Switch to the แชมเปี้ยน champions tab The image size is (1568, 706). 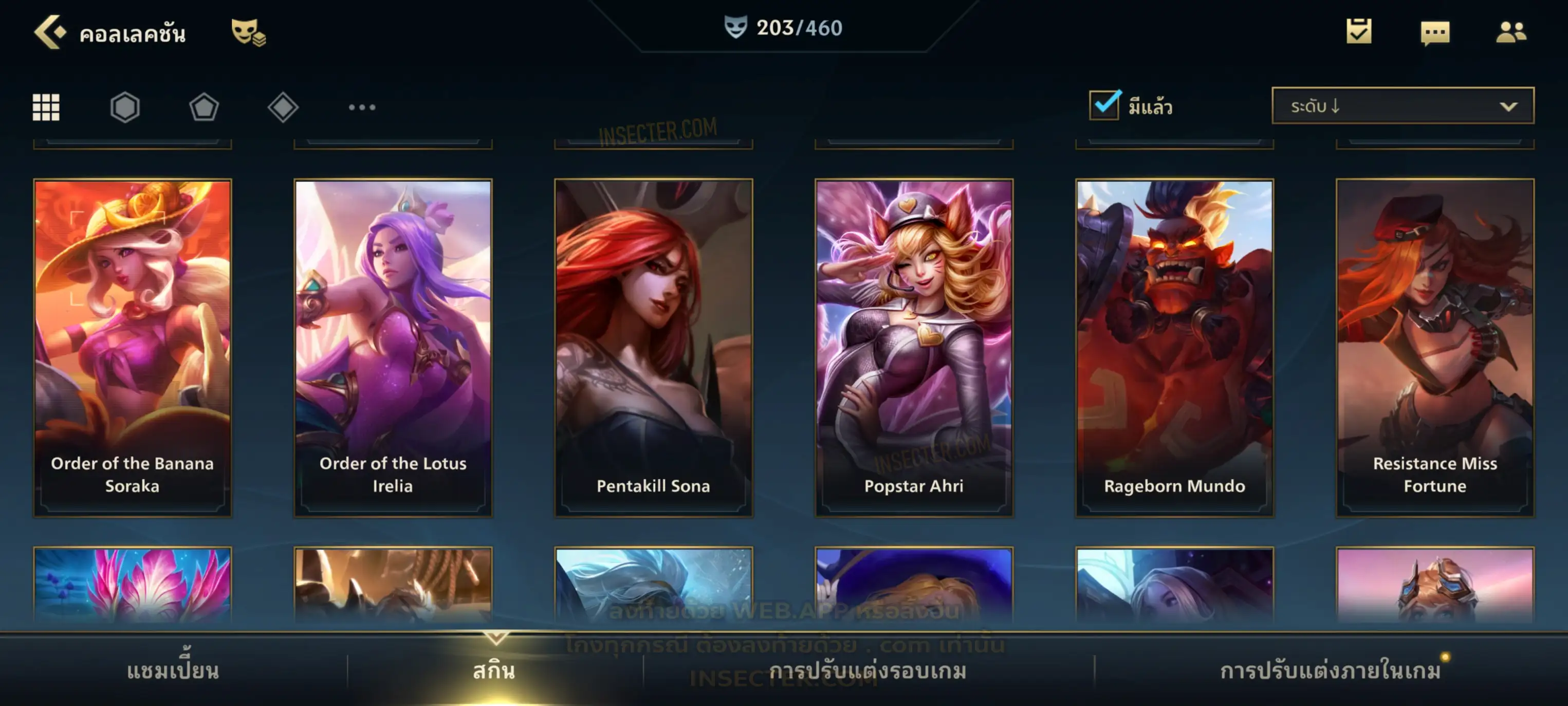[x=173, y=671]
